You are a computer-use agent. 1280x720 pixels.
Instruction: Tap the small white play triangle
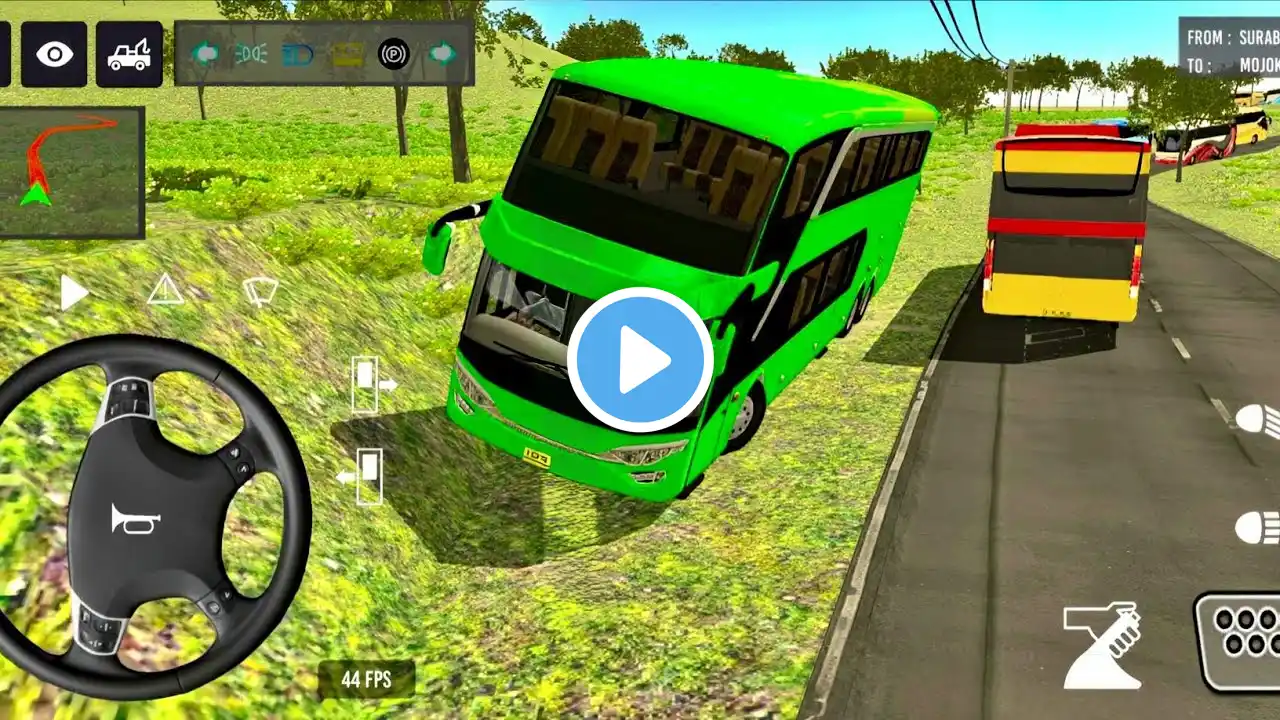pyautogui.click(x=73, y=293)
